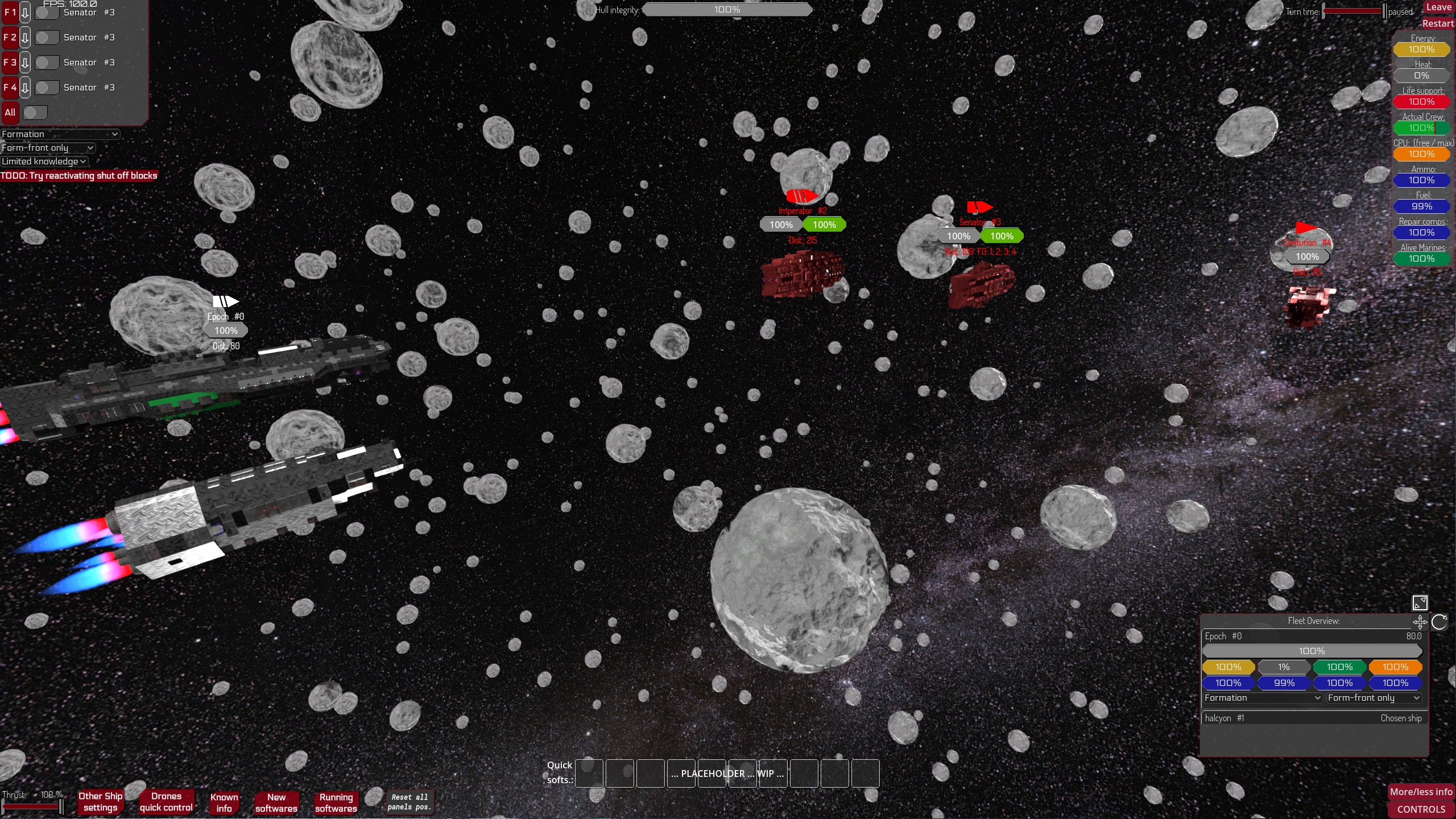Click Reset all panels pos. button

409,802
